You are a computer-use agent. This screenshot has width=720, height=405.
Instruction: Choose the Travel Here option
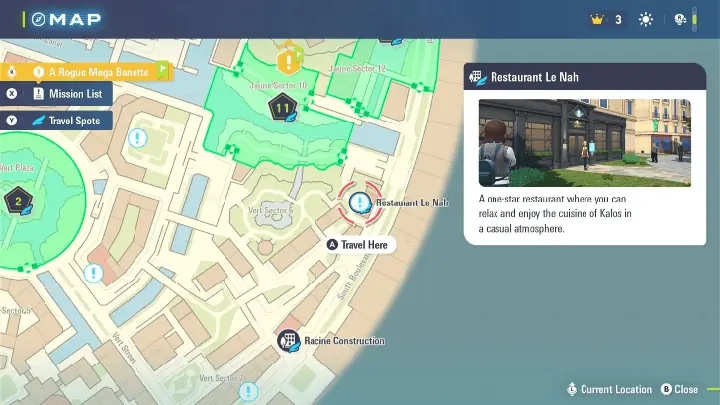tap(361, 245)
